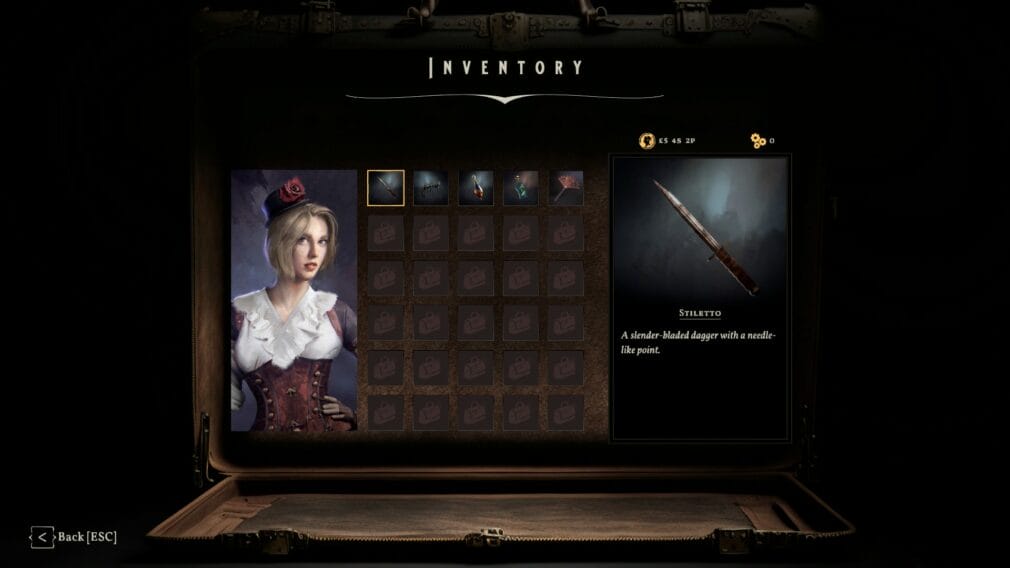Click the character portrait of the woman
Viewport: 1010px width, 568px height.
294,300
